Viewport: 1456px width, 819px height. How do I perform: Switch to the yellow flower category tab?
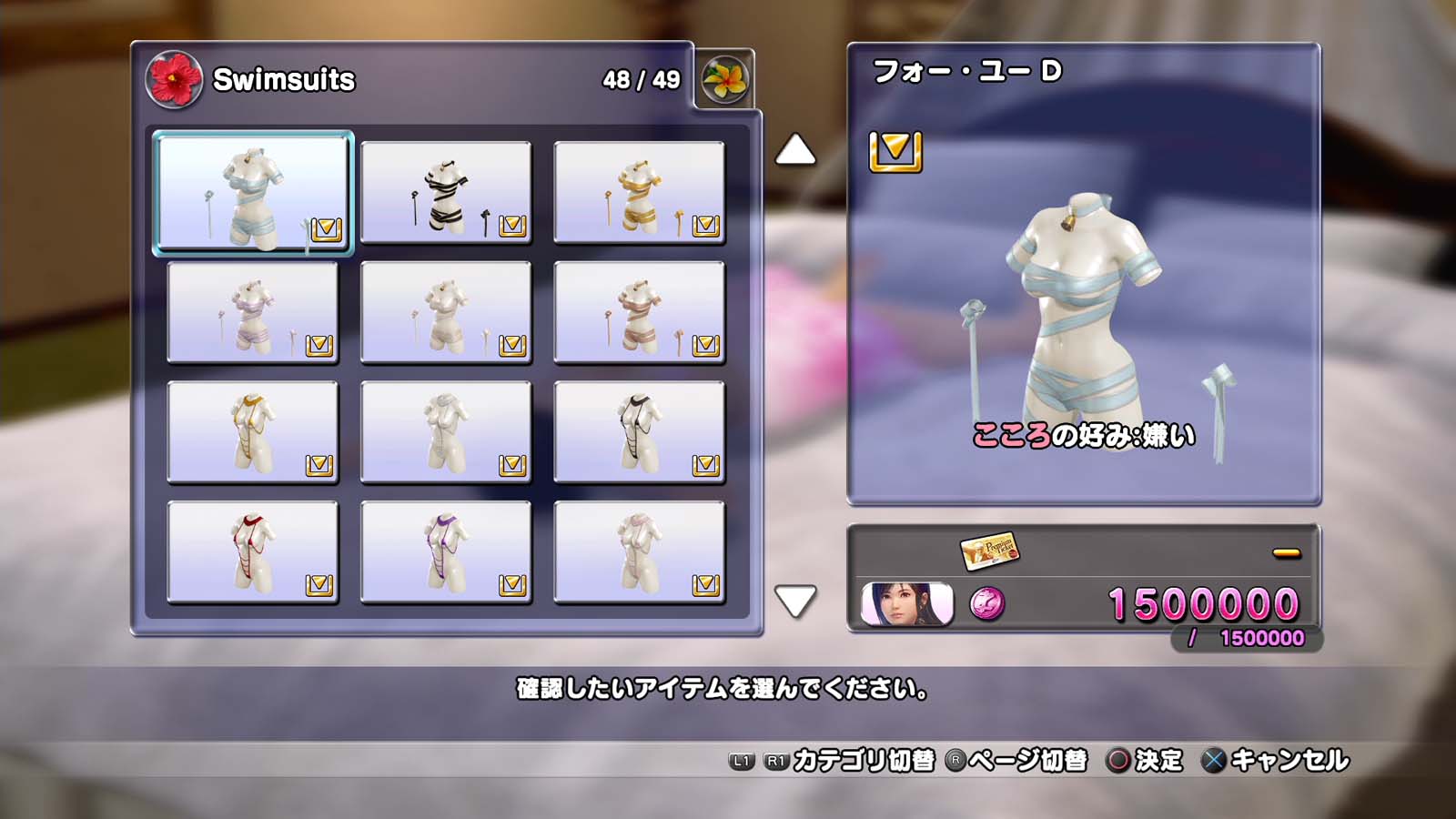pyautogui.click(x=725, y=79)
